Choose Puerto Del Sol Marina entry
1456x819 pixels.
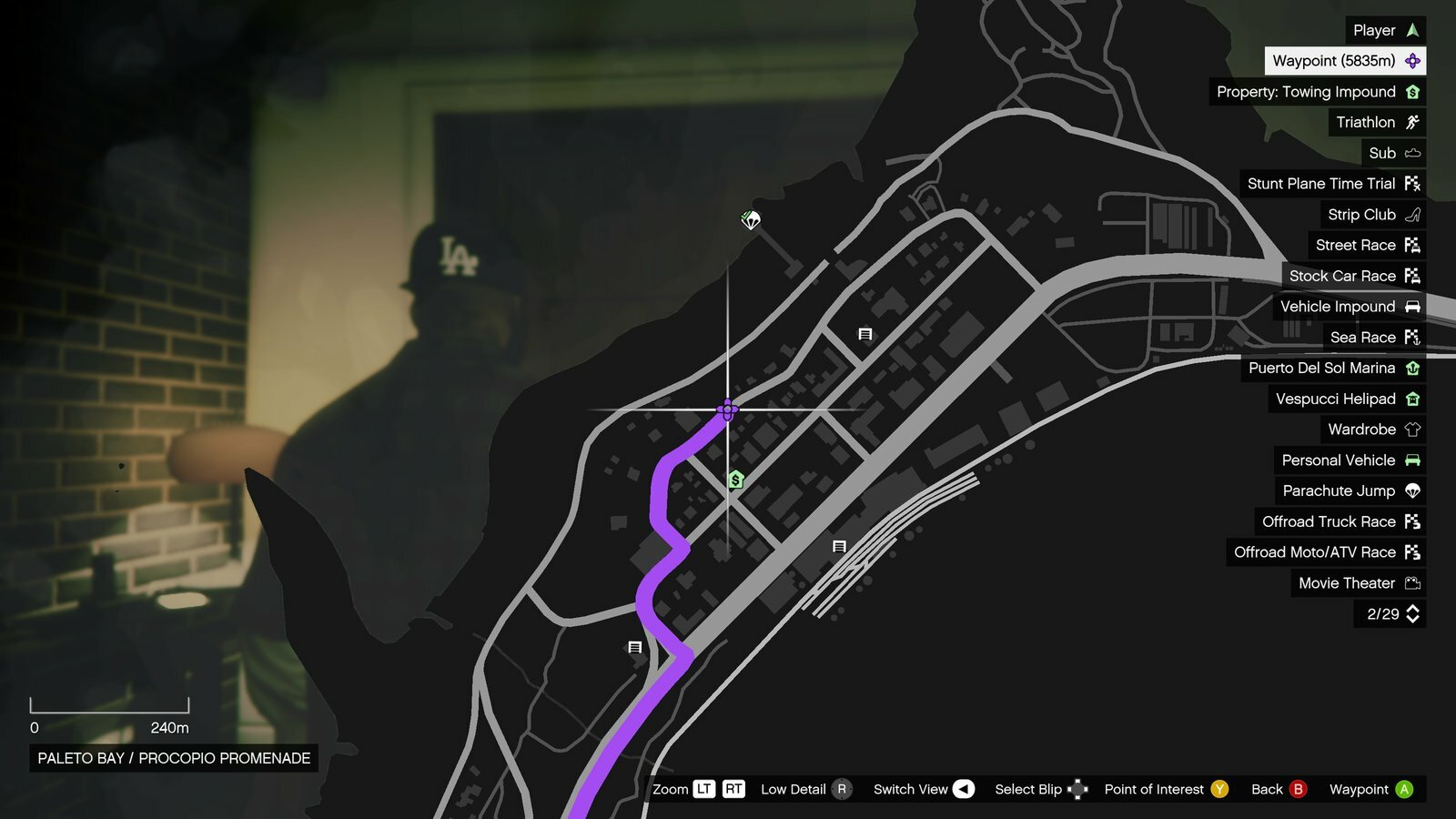click(1332, 368)
